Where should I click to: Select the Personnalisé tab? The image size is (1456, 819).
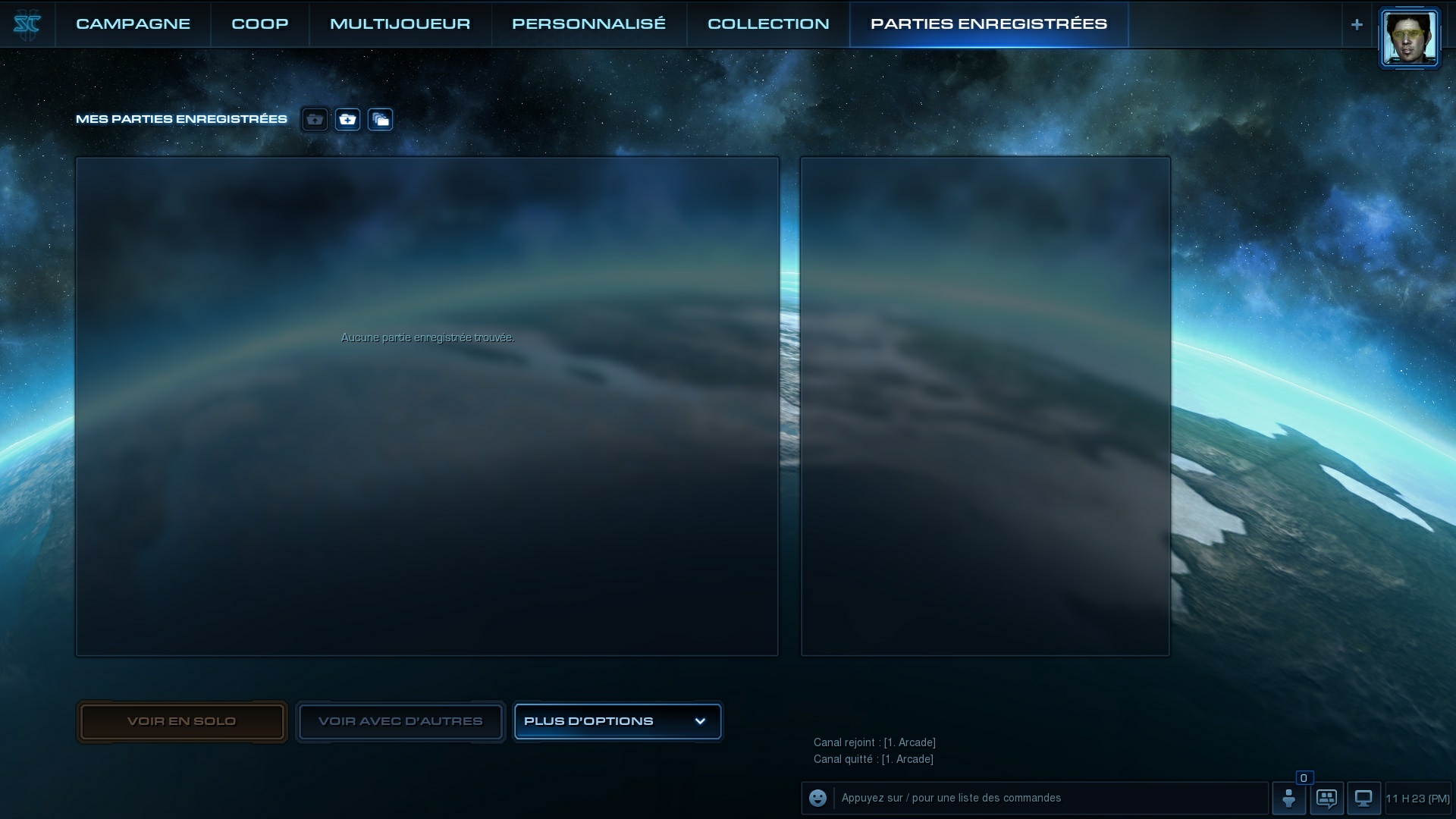point(588,24)
